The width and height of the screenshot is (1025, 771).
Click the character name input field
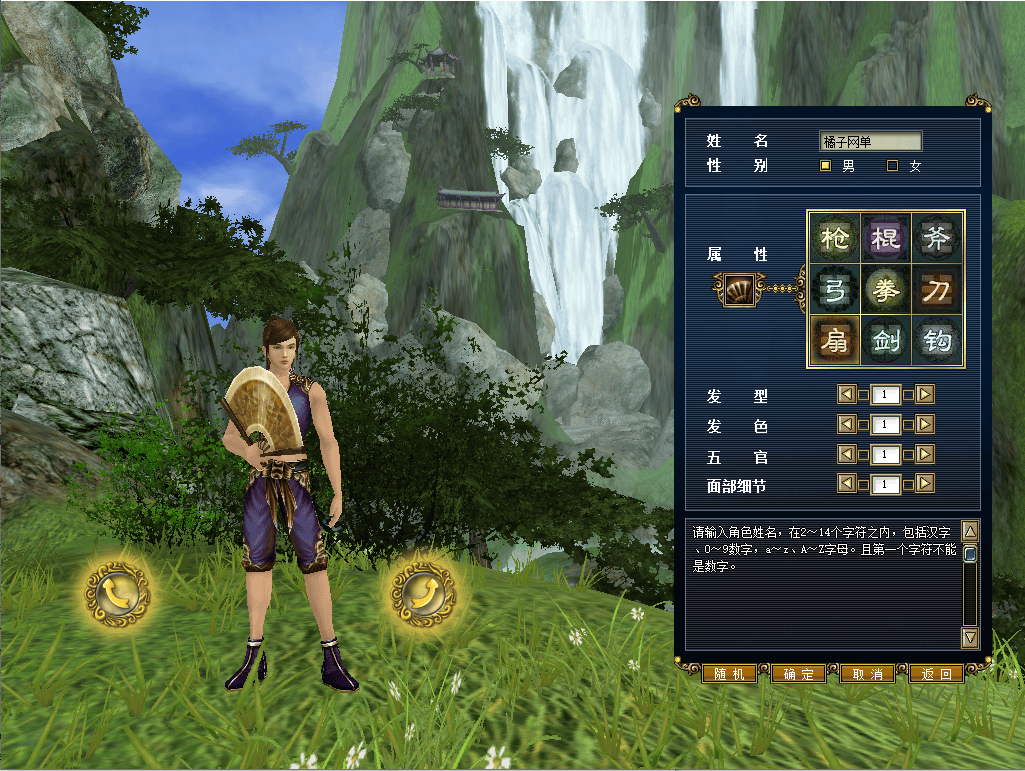coord(870,142)
